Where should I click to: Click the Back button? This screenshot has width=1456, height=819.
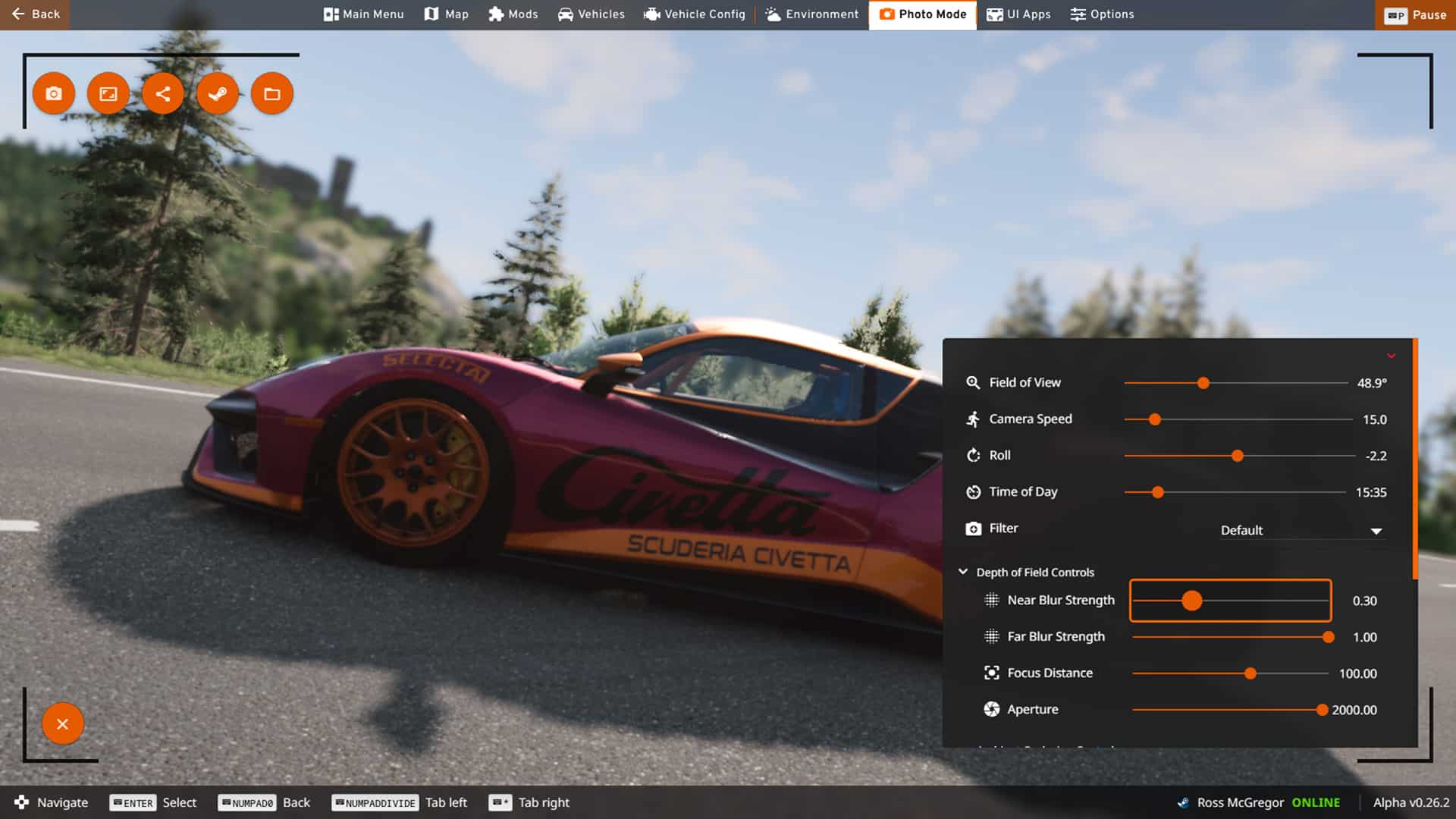click(34, 14)
